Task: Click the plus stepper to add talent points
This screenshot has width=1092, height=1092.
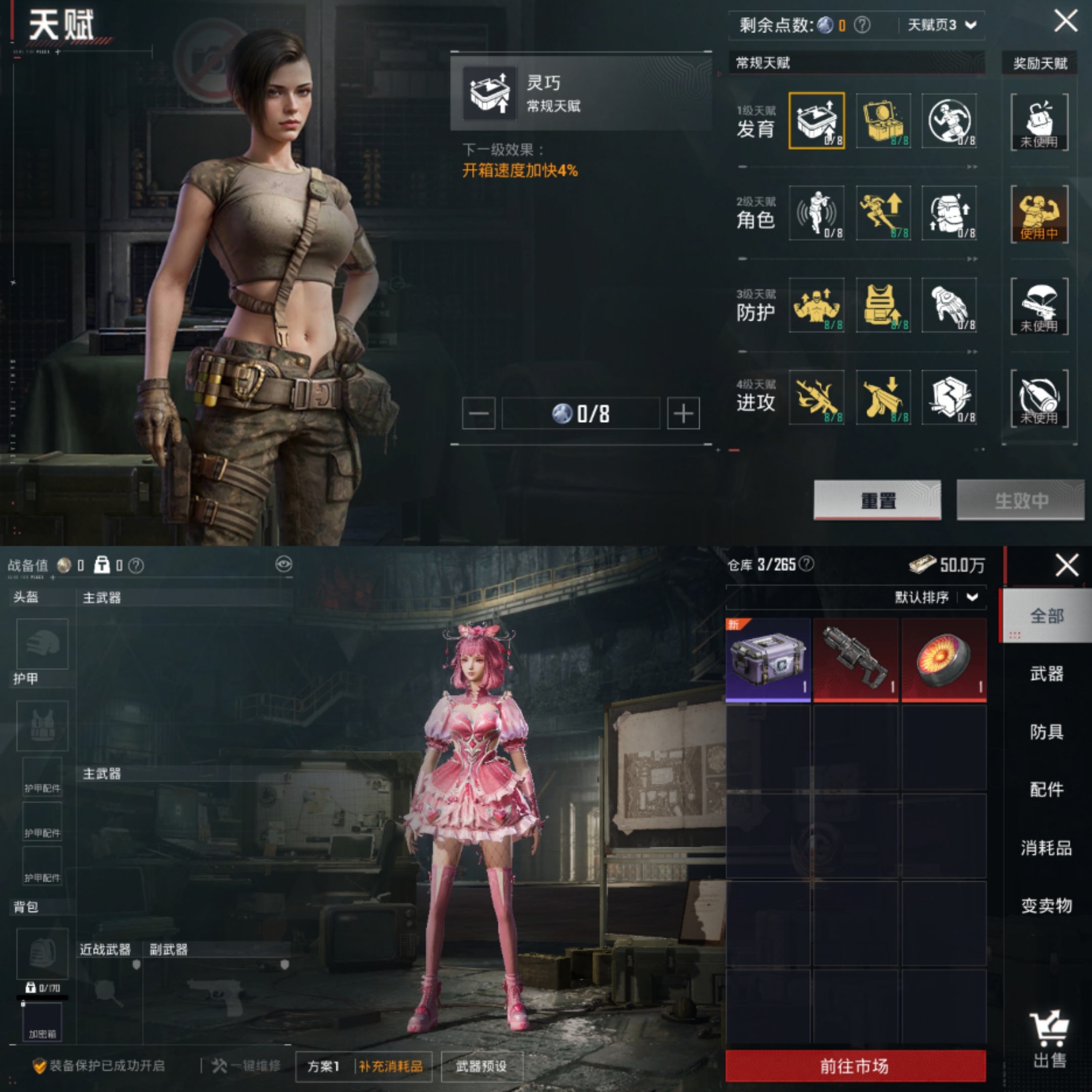Action: (x=682, y=413)
